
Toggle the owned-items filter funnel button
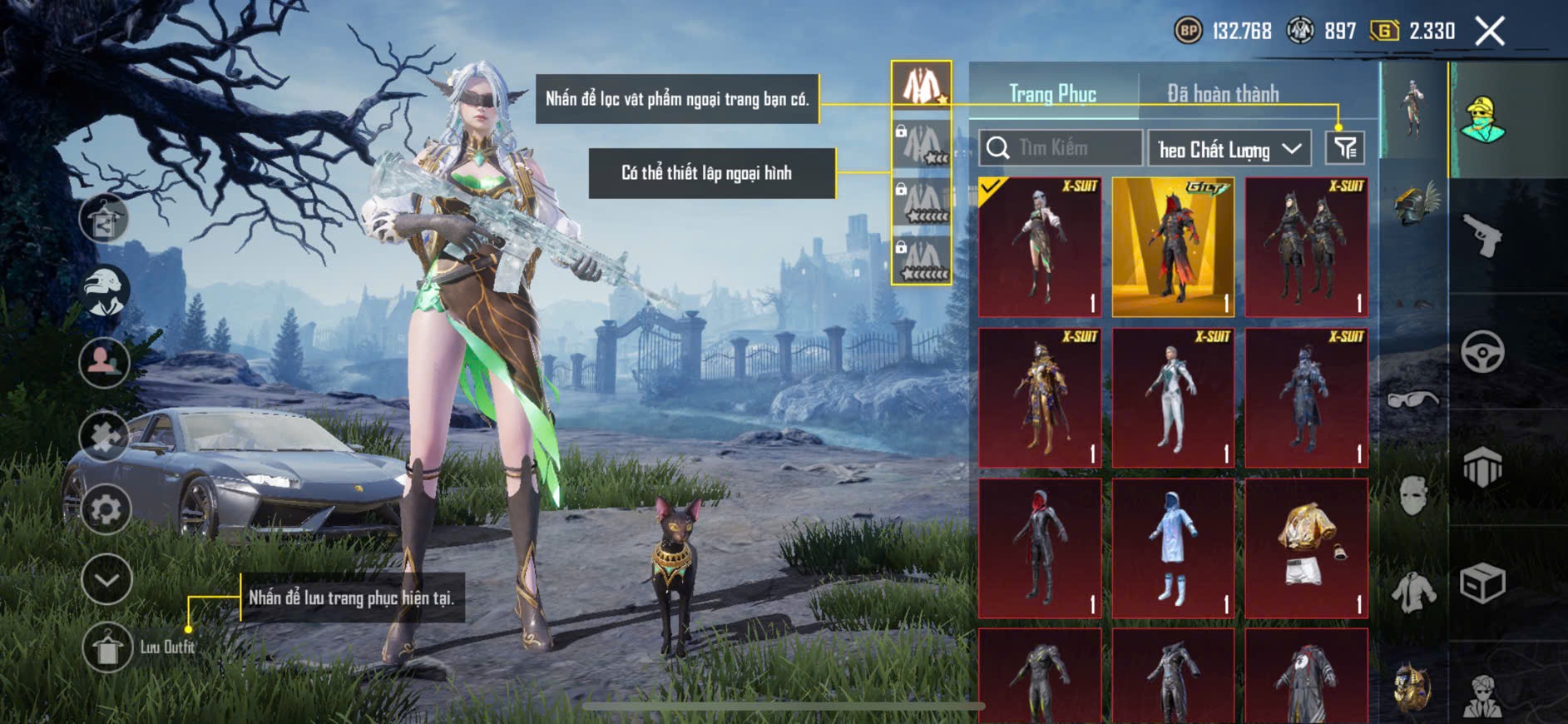(1344, 148)
